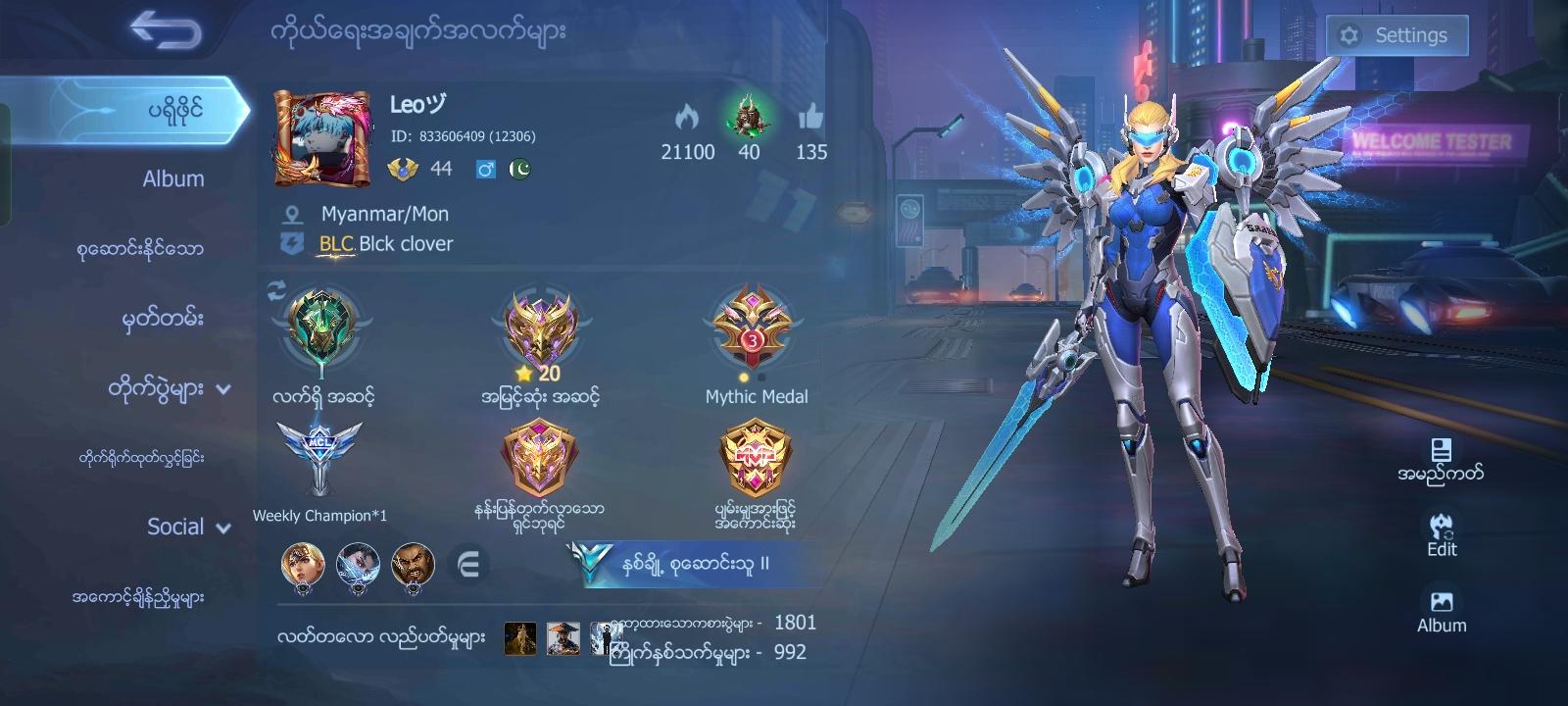Expand the တိုက်ပွဲများ chevron in the sidebar
Screen dimensions: 1568x706
pyautogui.click(x=223, y=388)
